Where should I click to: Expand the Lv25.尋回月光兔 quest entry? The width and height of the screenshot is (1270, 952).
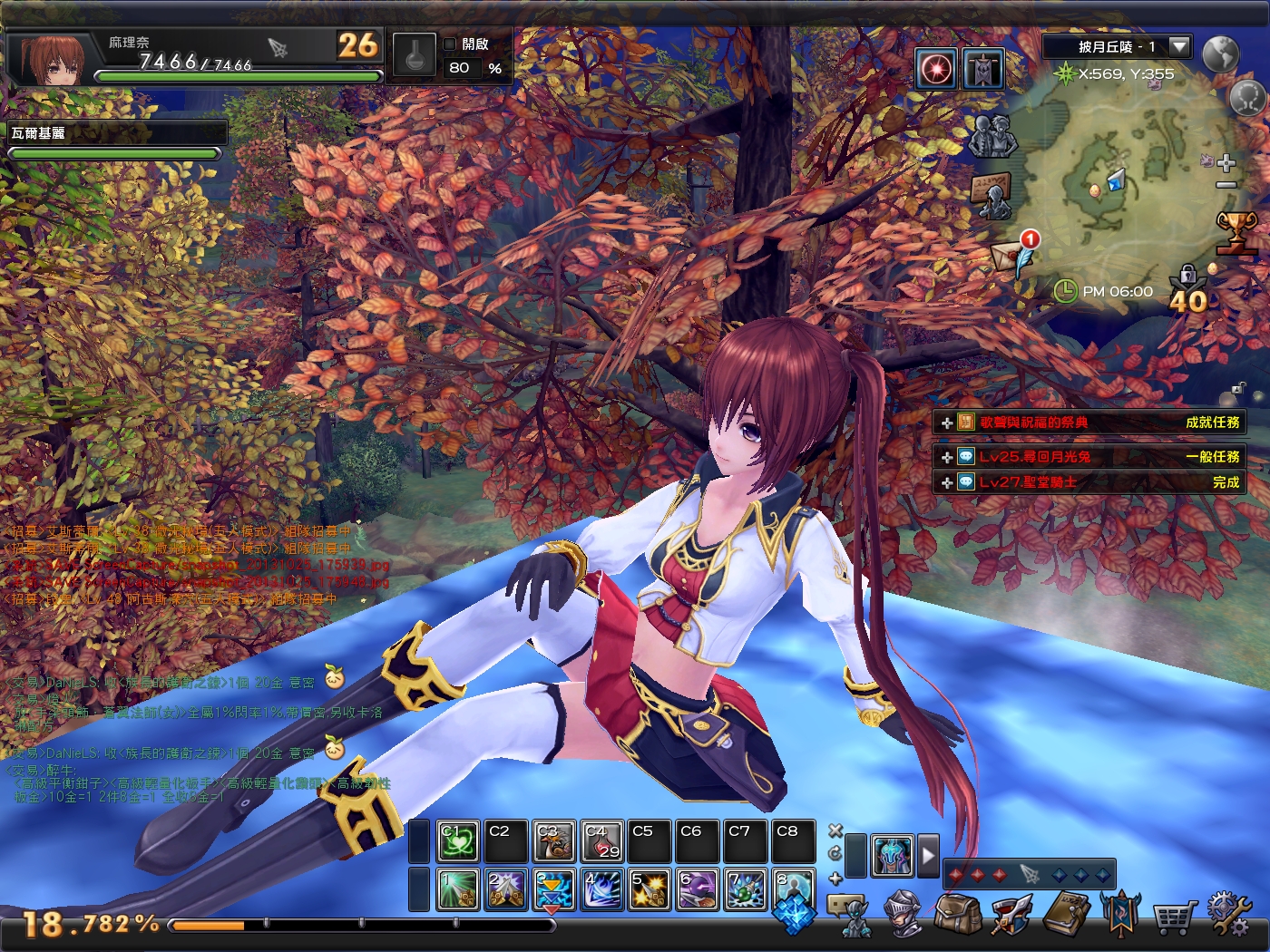946,457
